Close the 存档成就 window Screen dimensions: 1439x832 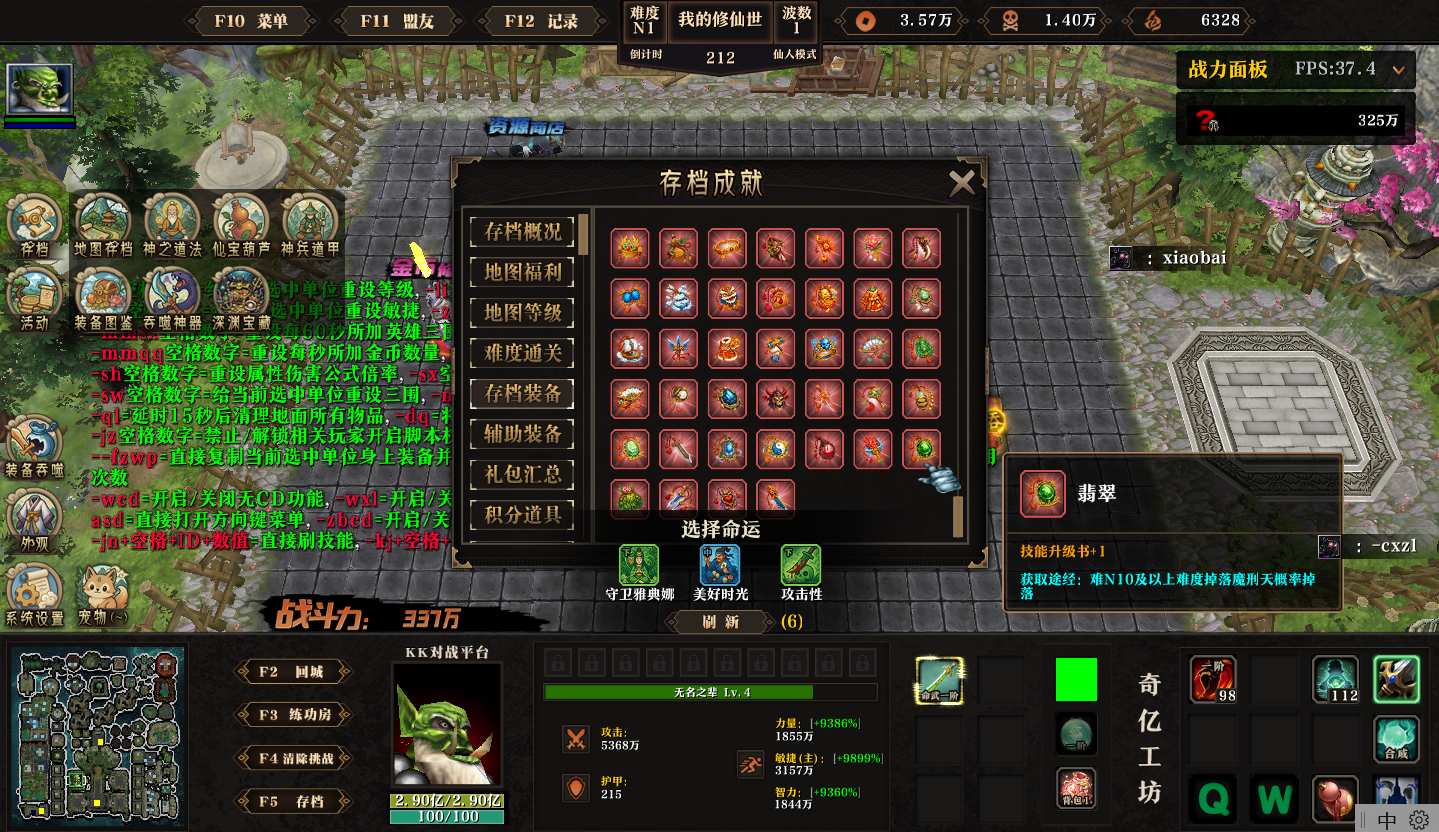pos(961,183)
